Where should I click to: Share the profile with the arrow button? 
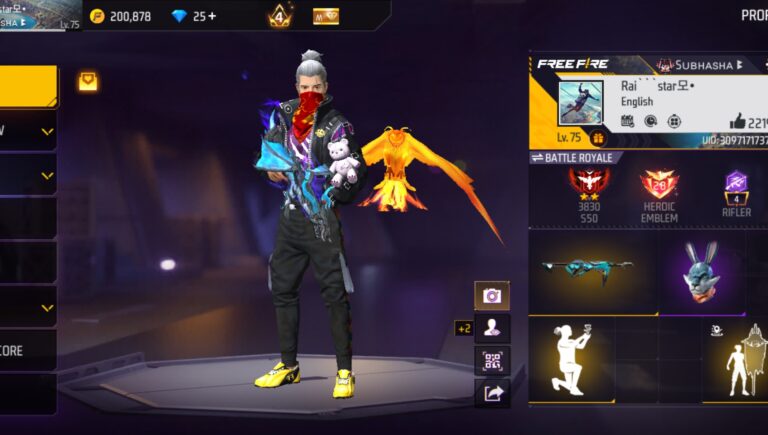(492, 393)
